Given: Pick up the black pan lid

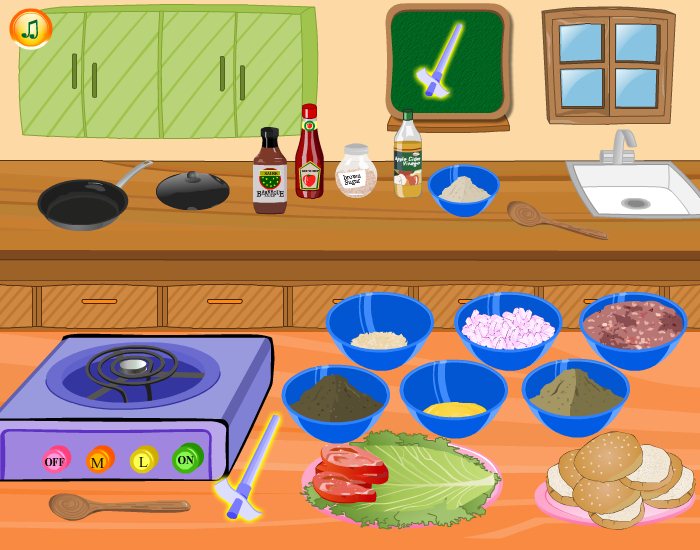Looking at the screenshot, I should [193, 189].
